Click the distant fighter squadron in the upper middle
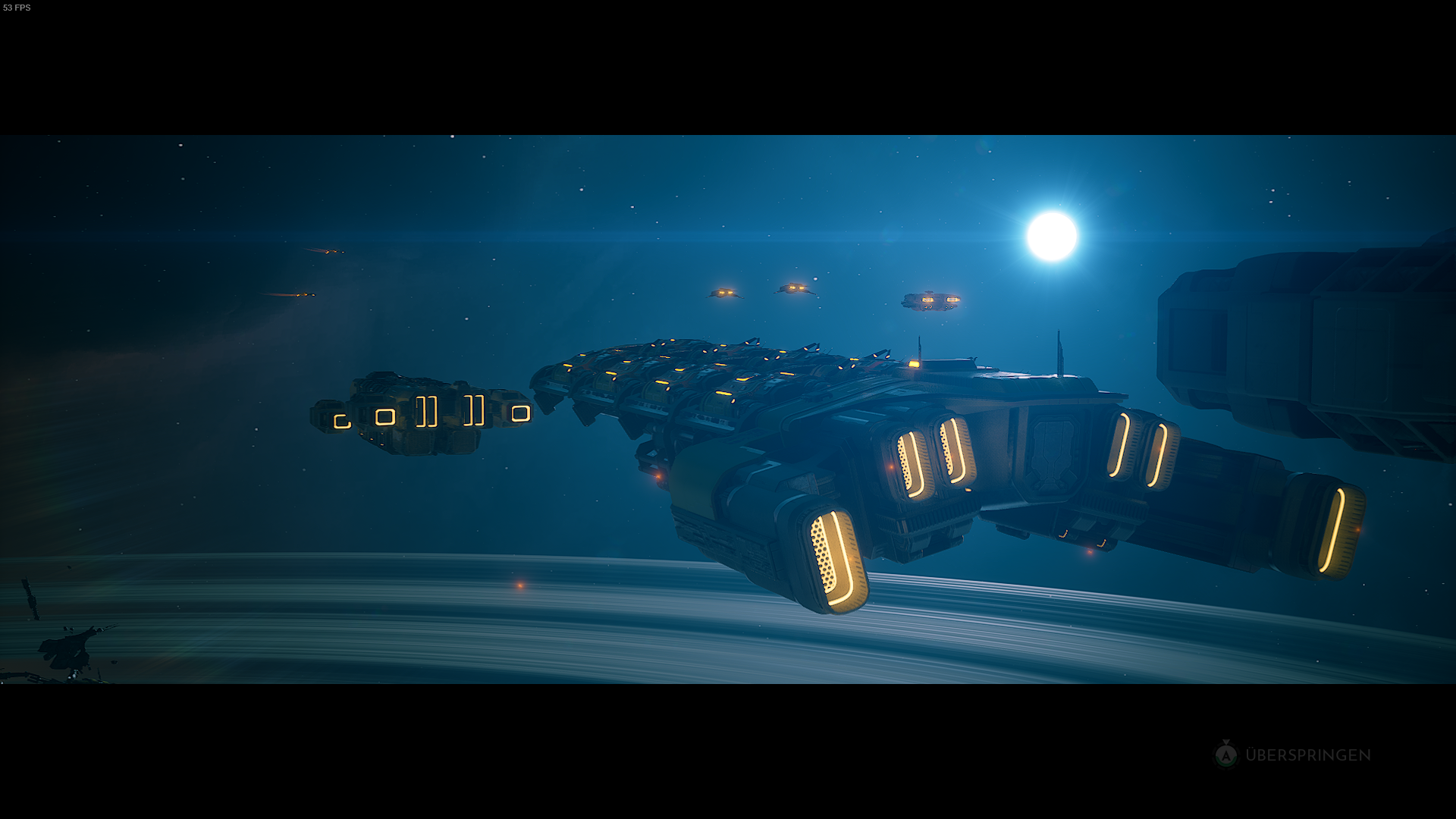The height and width of the screenshot is (819, 1456). pyautogui.click(x=758, y=292)
